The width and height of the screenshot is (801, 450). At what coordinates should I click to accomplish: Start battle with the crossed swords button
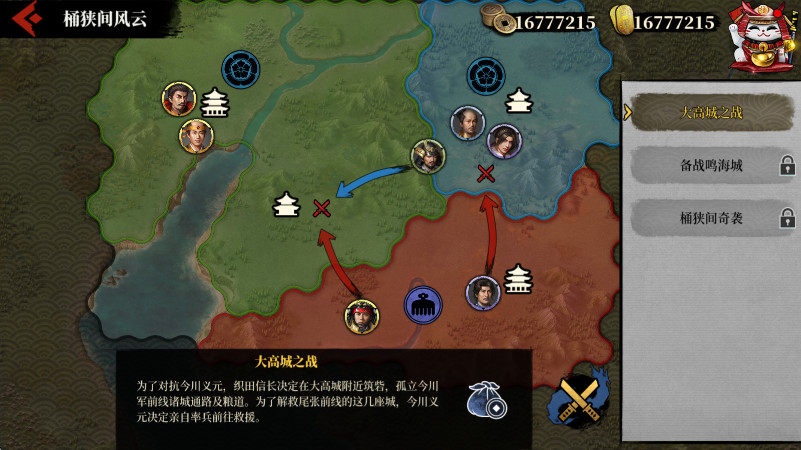coord(579,400)
